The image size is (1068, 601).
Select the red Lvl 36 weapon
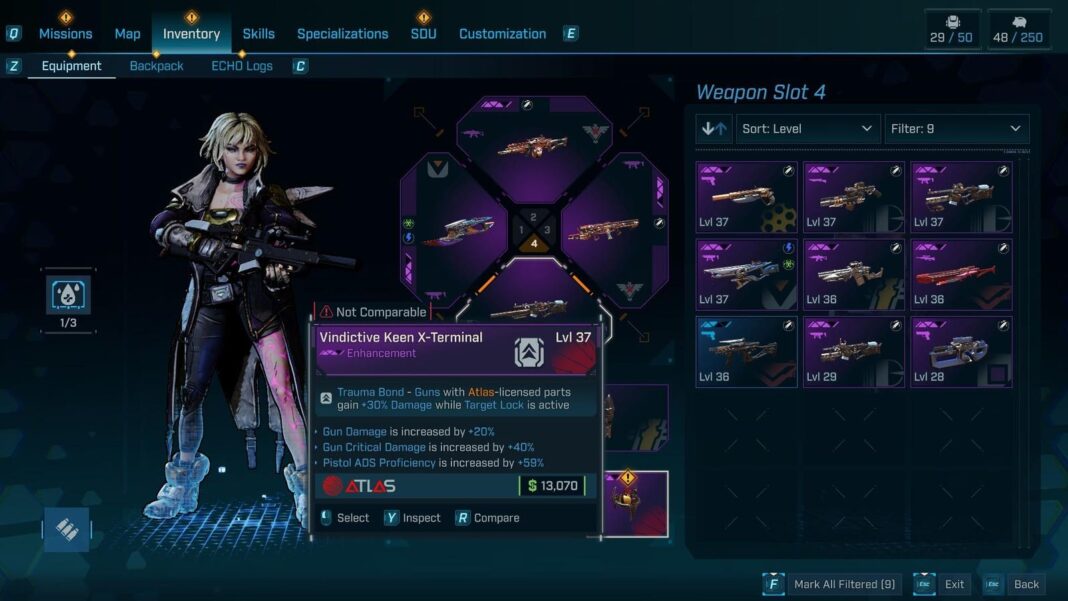(961, 274)
